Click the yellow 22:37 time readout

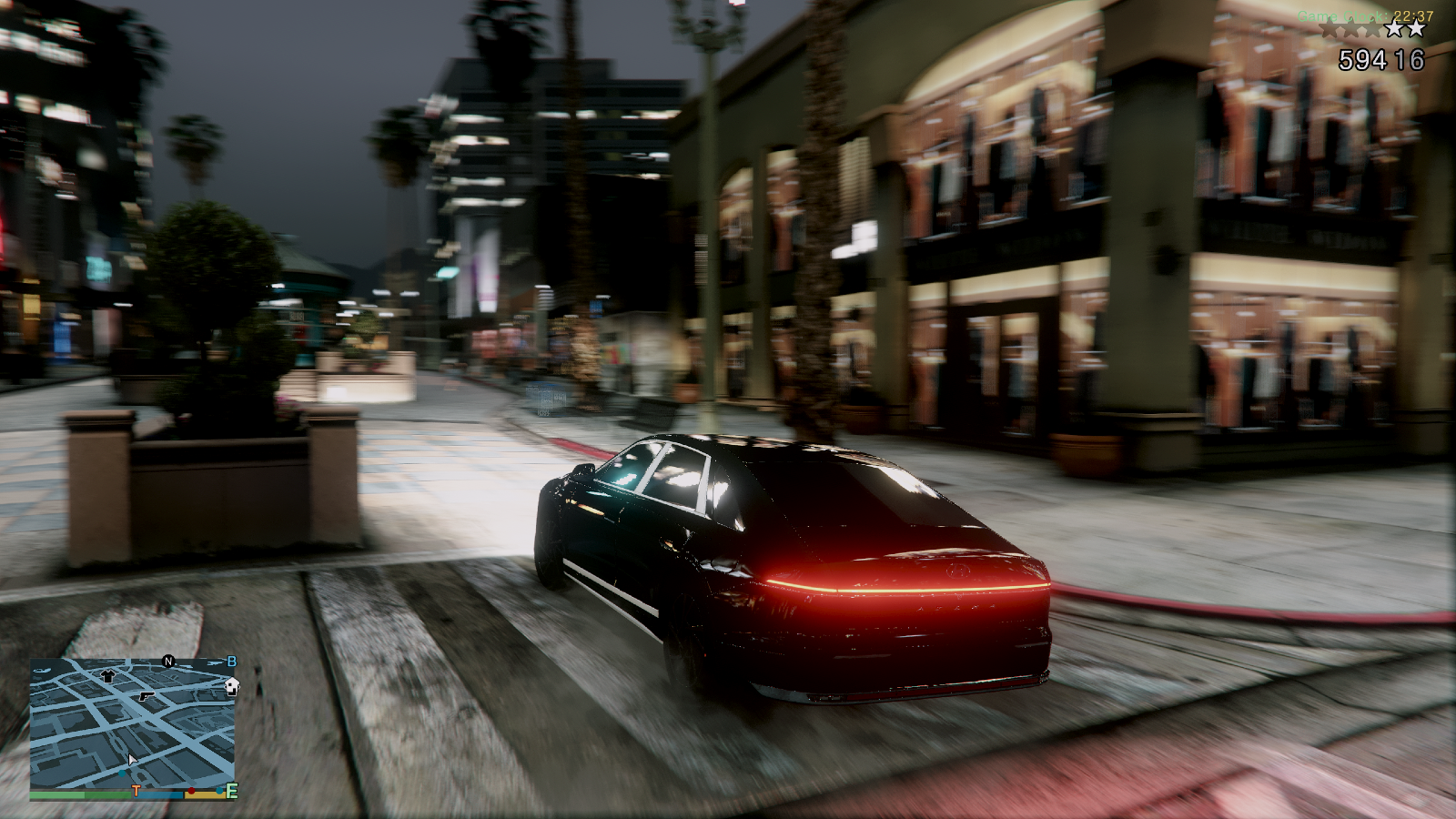(1414, 15)
